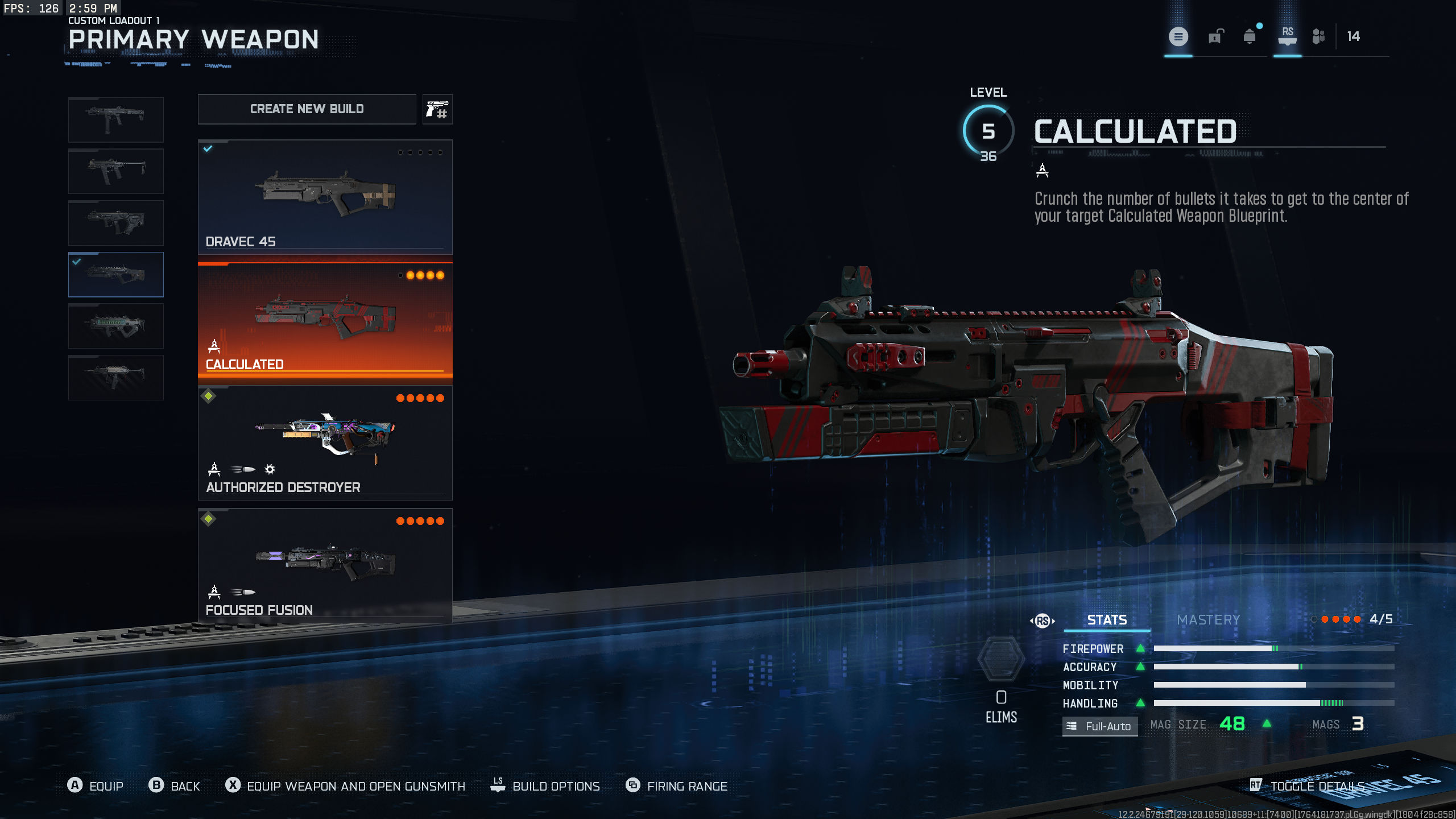Click the player squad icon next to 14
This screenshot has width=1456, height=819.
[1319, 36]
